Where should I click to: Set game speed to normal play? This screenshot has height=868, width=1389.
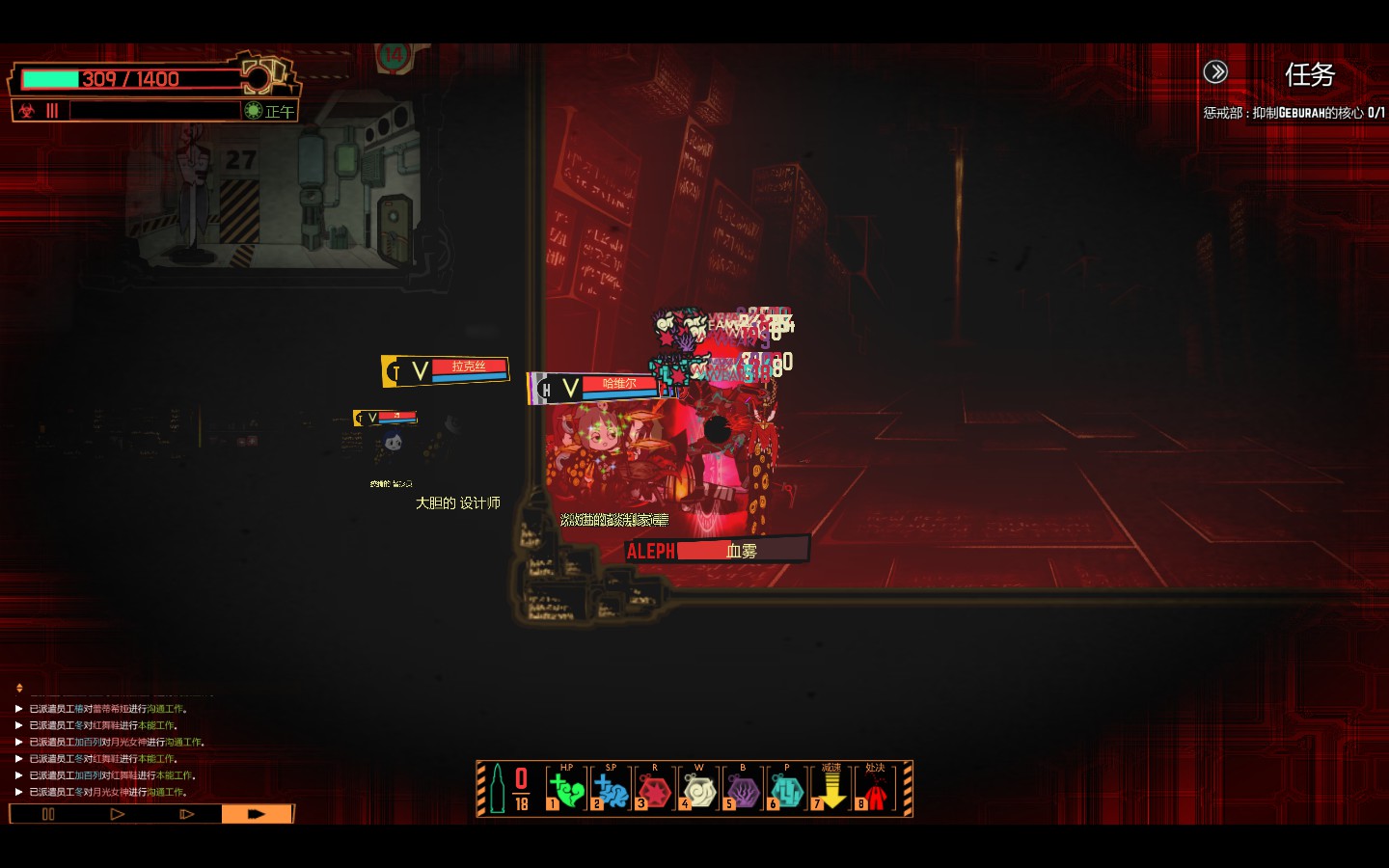118,814
